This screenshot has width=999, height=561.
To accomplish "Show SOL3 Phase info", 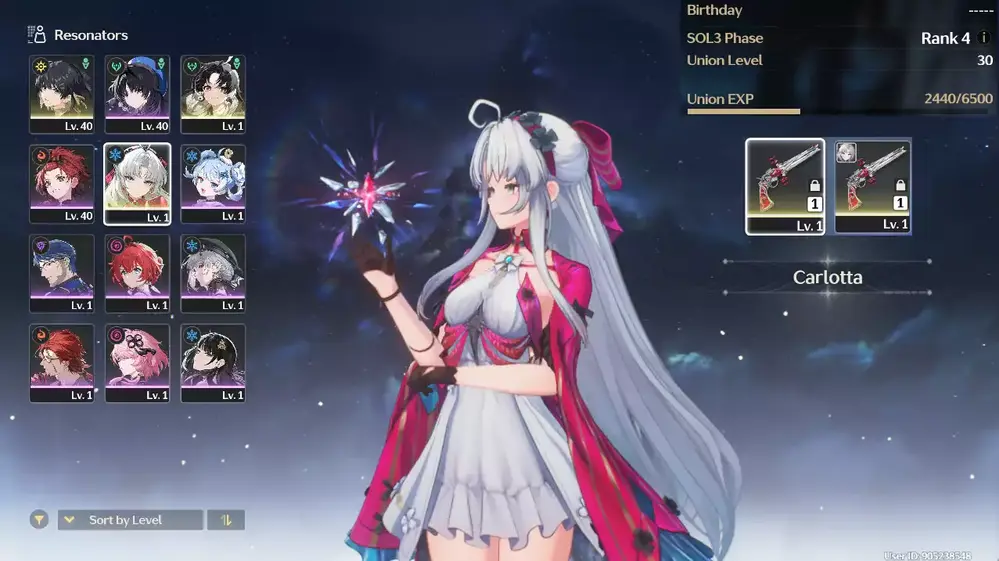I will [984, 38].
